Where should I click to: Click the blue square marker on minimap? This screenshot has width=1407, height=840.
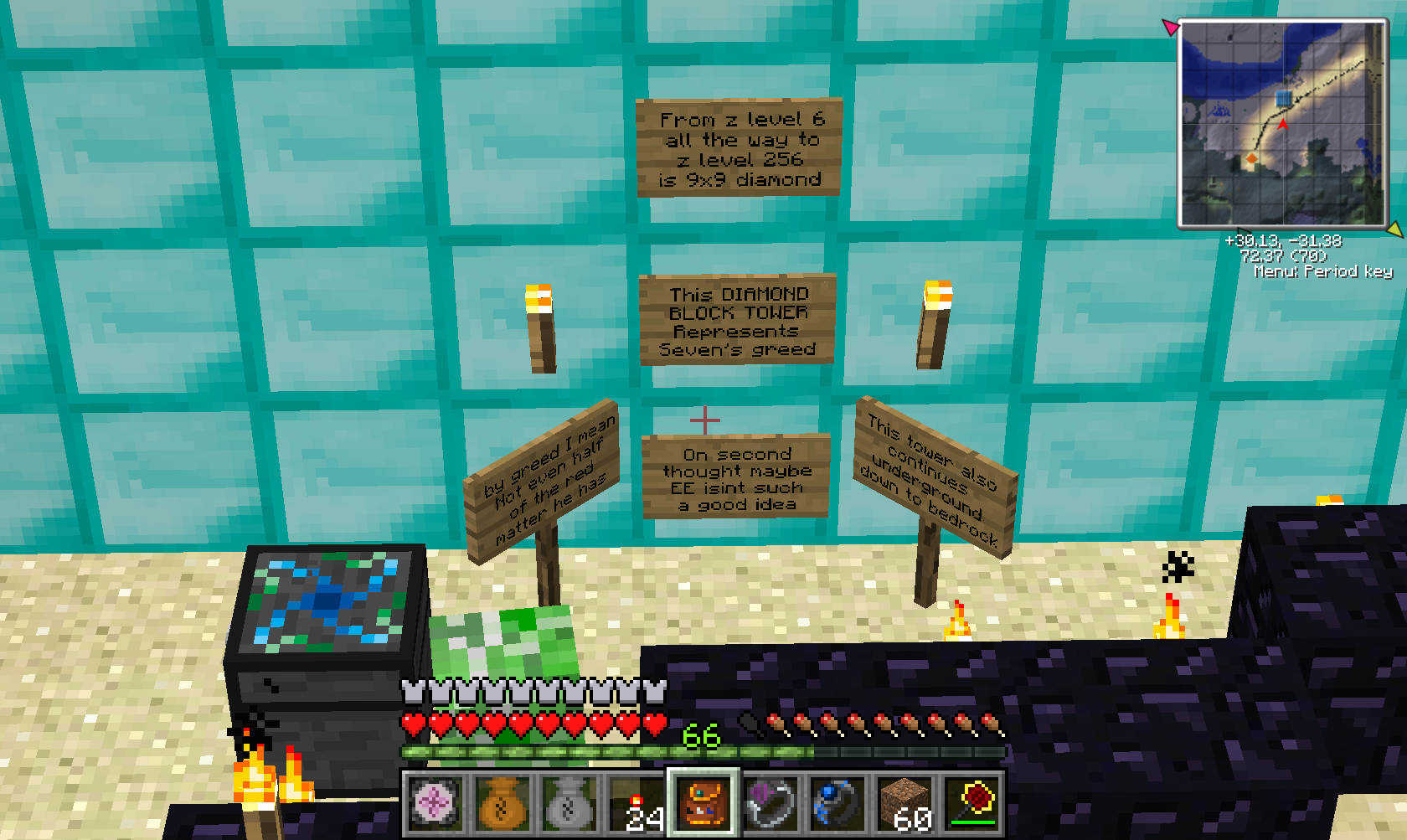pos(1283,99)
